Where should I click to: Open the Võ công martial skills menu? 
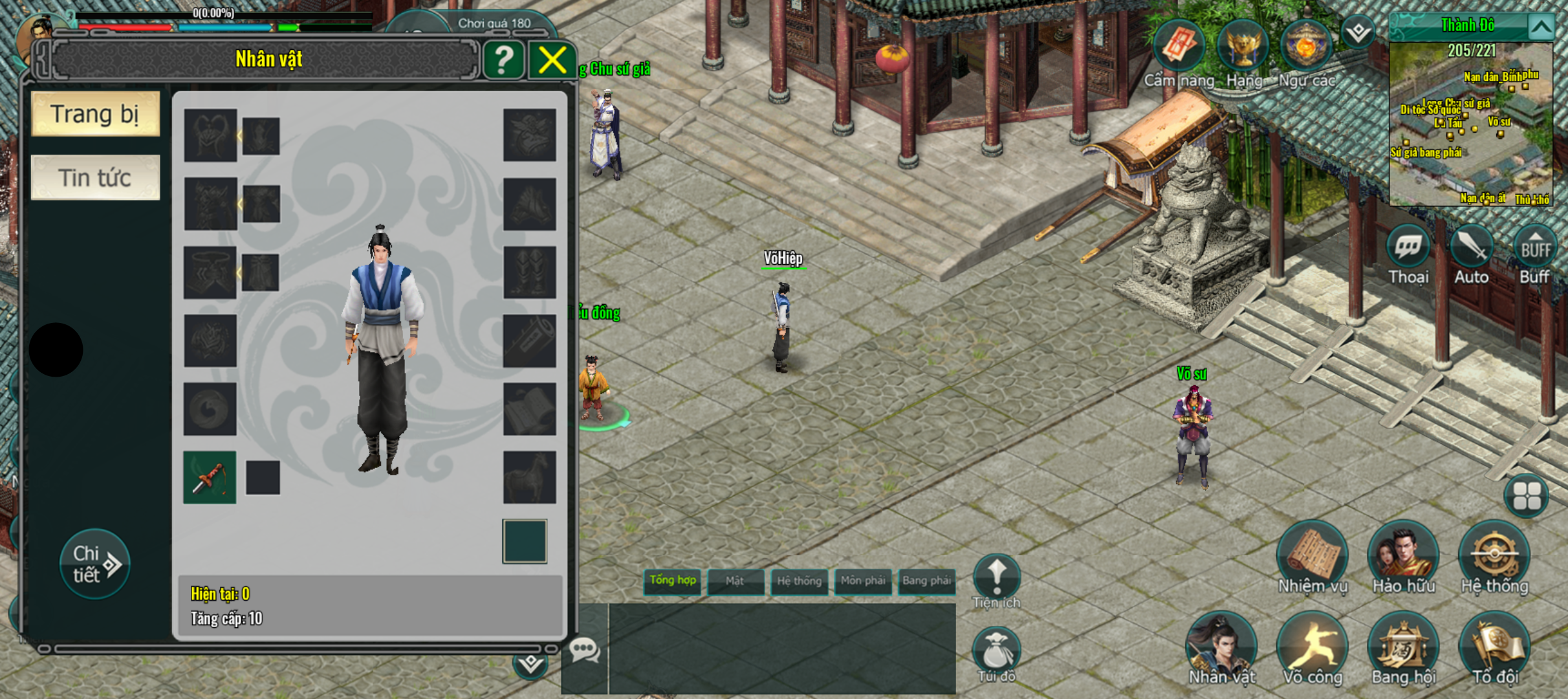(1312, 646)
